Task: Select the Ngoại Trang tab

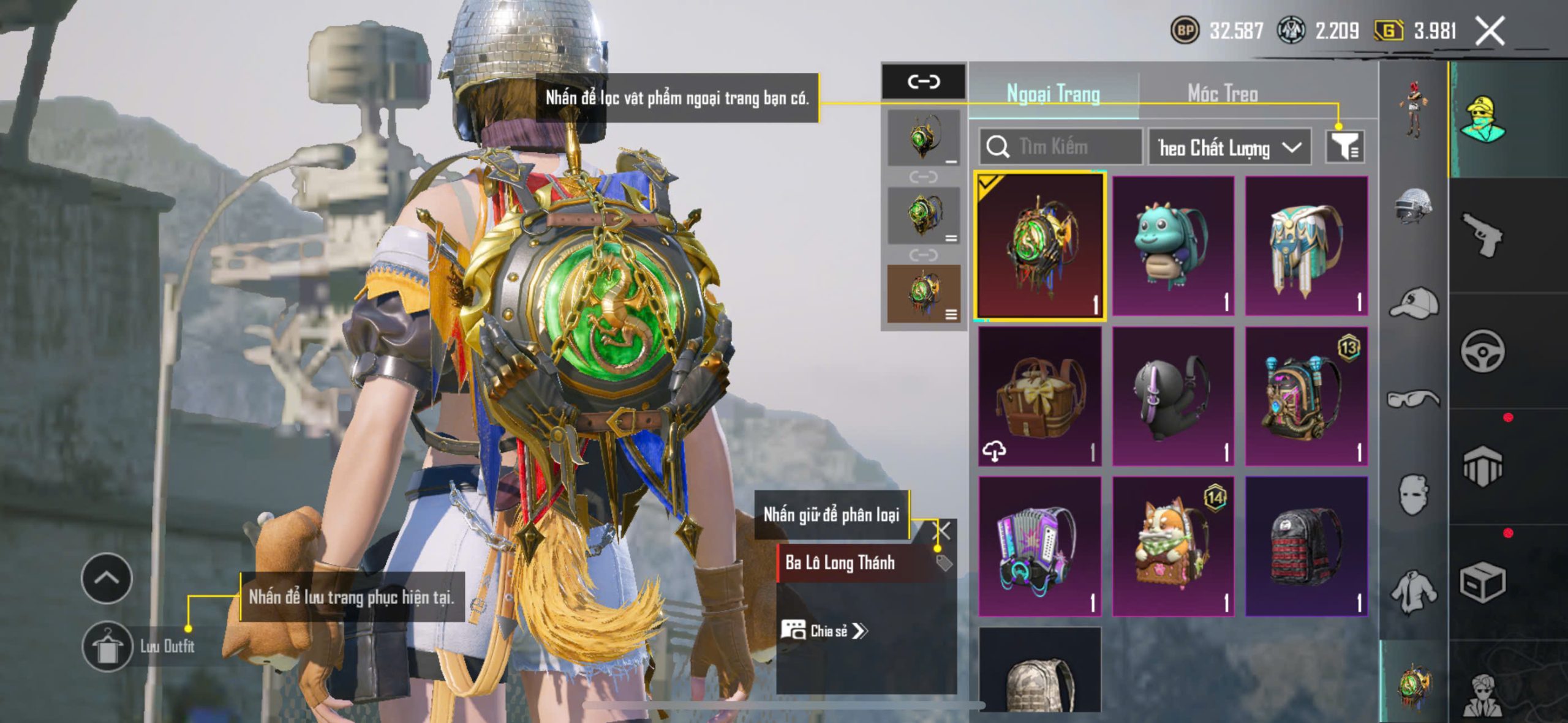Action: [1053, 94]
